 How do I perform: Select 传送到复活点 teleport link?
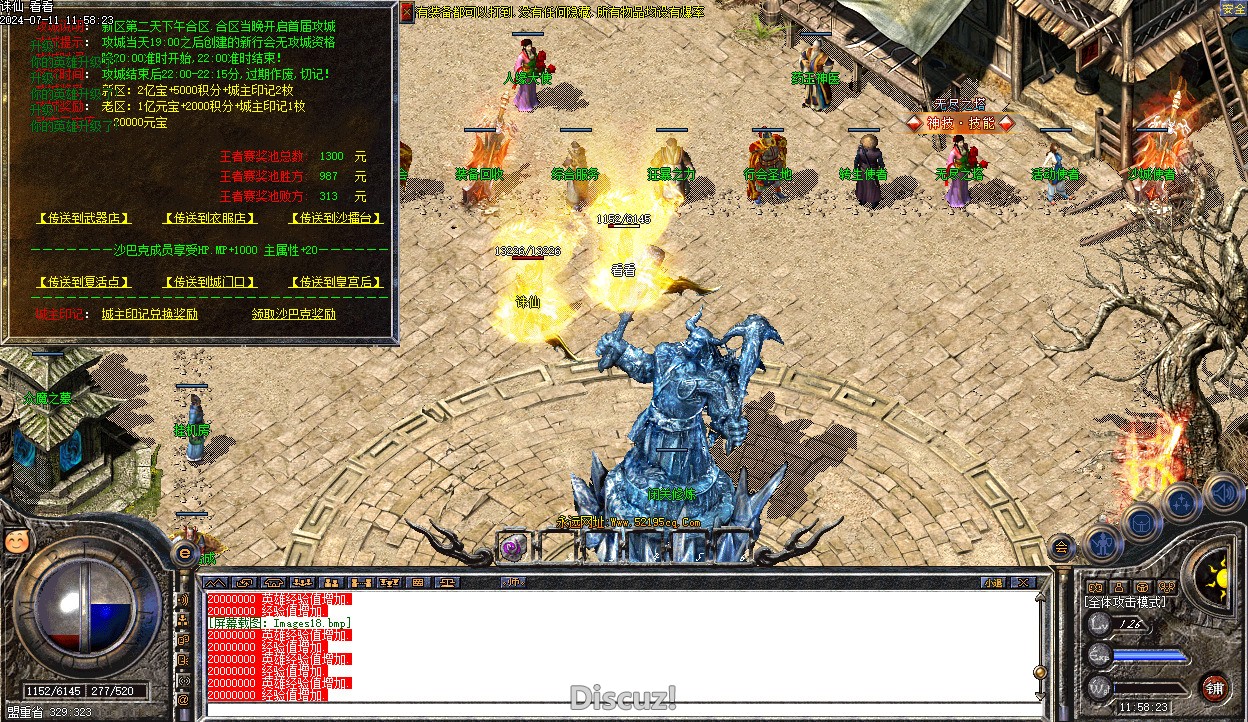(x=84, y=283)
